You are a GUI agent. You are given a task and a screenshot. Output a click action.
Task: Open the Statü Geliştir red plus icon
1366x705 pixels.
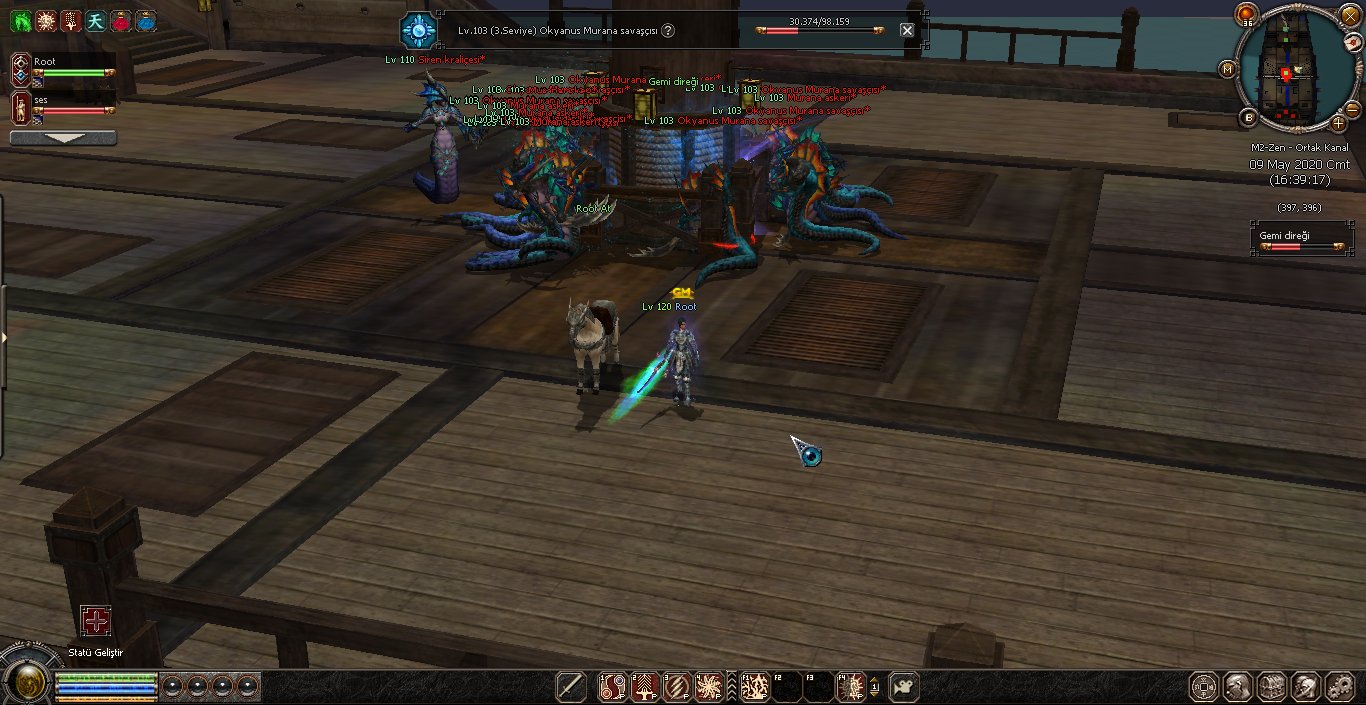(x=96, y=621)
